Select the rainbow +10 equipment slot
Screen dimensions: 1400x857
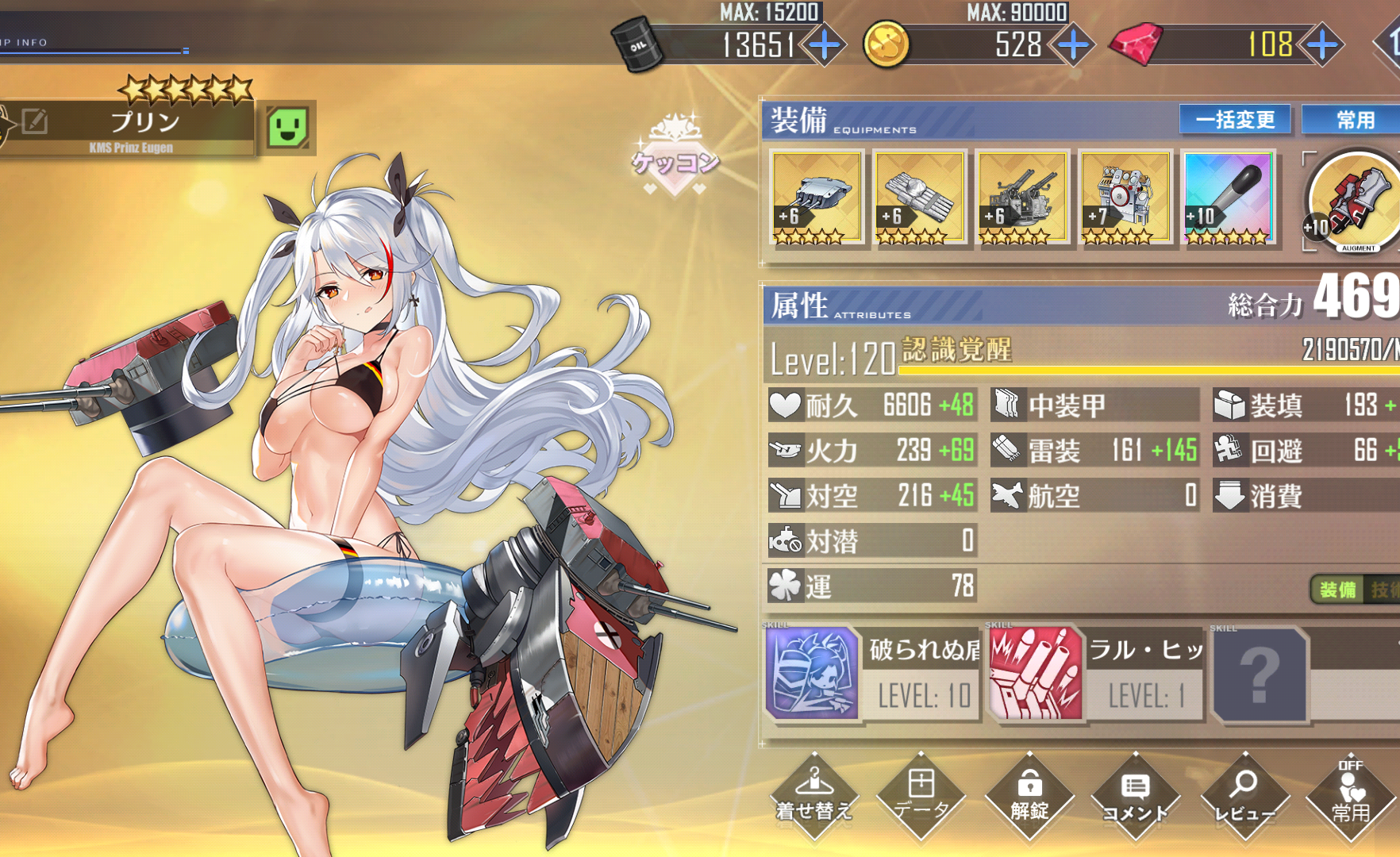(x=1229, y=198)
